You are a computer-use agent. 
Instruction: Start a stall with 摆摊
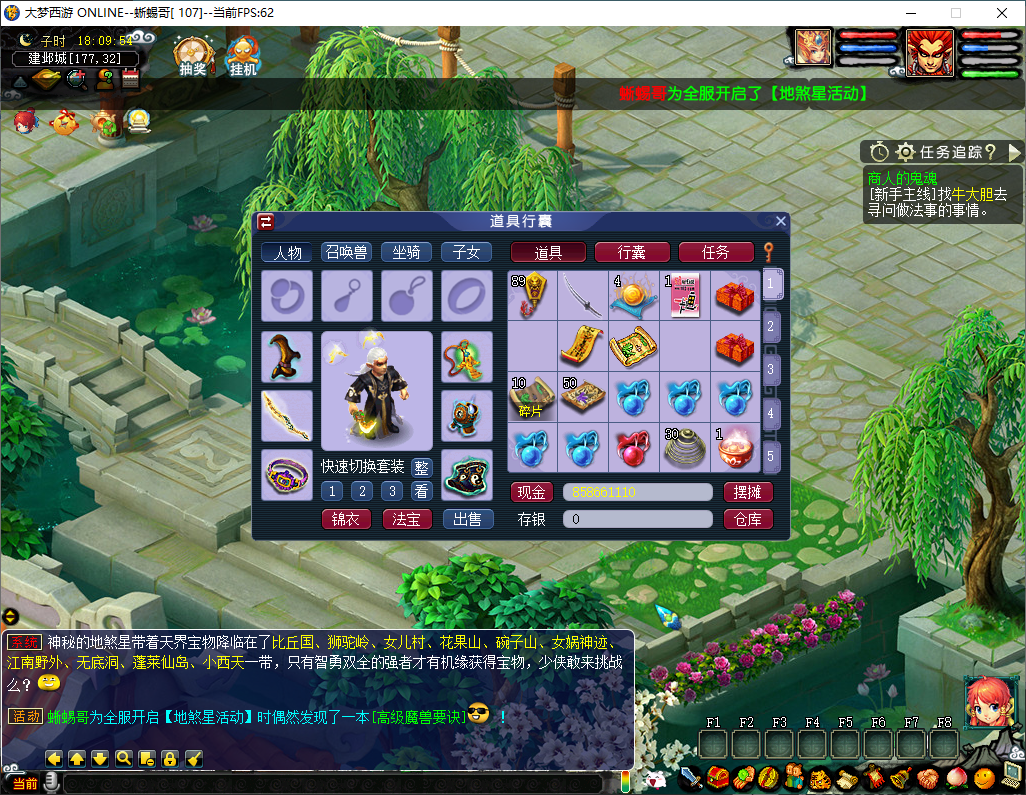point(748,492)
